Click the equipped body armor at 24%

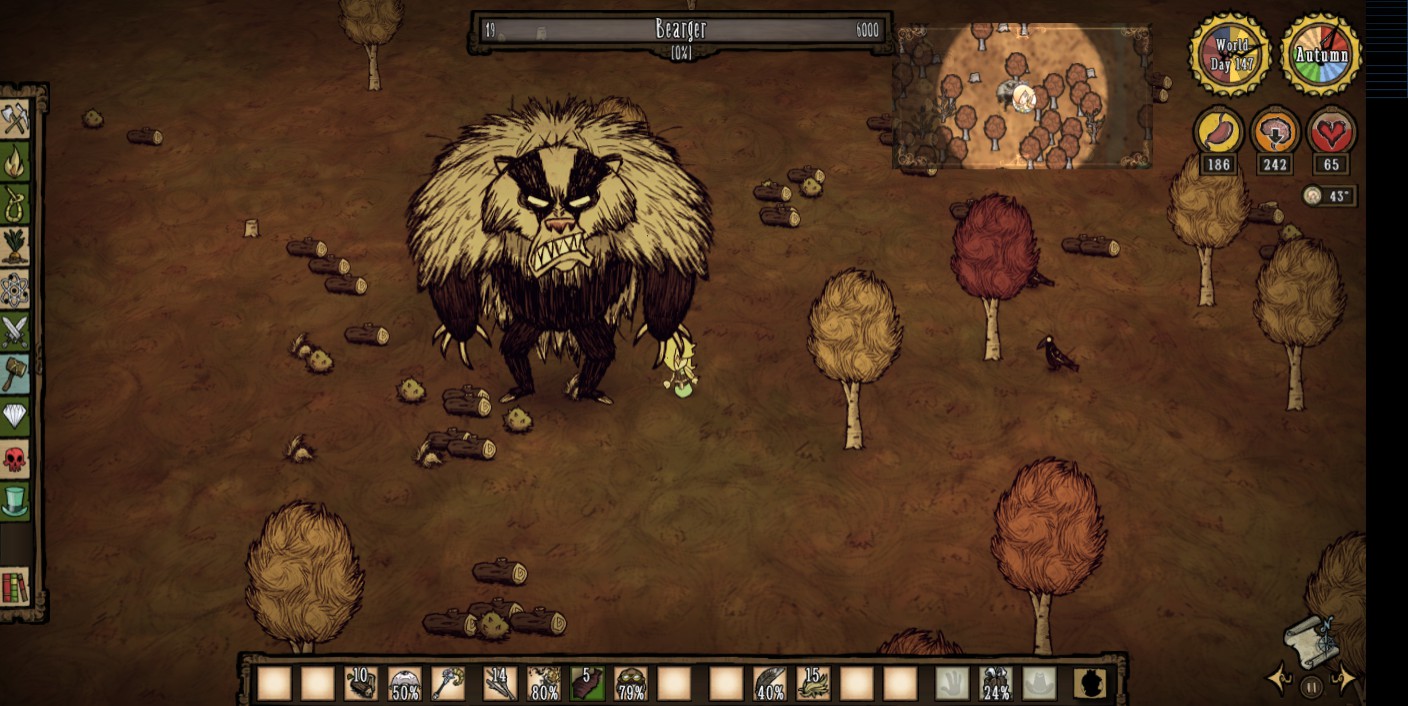tap(996, 683)
